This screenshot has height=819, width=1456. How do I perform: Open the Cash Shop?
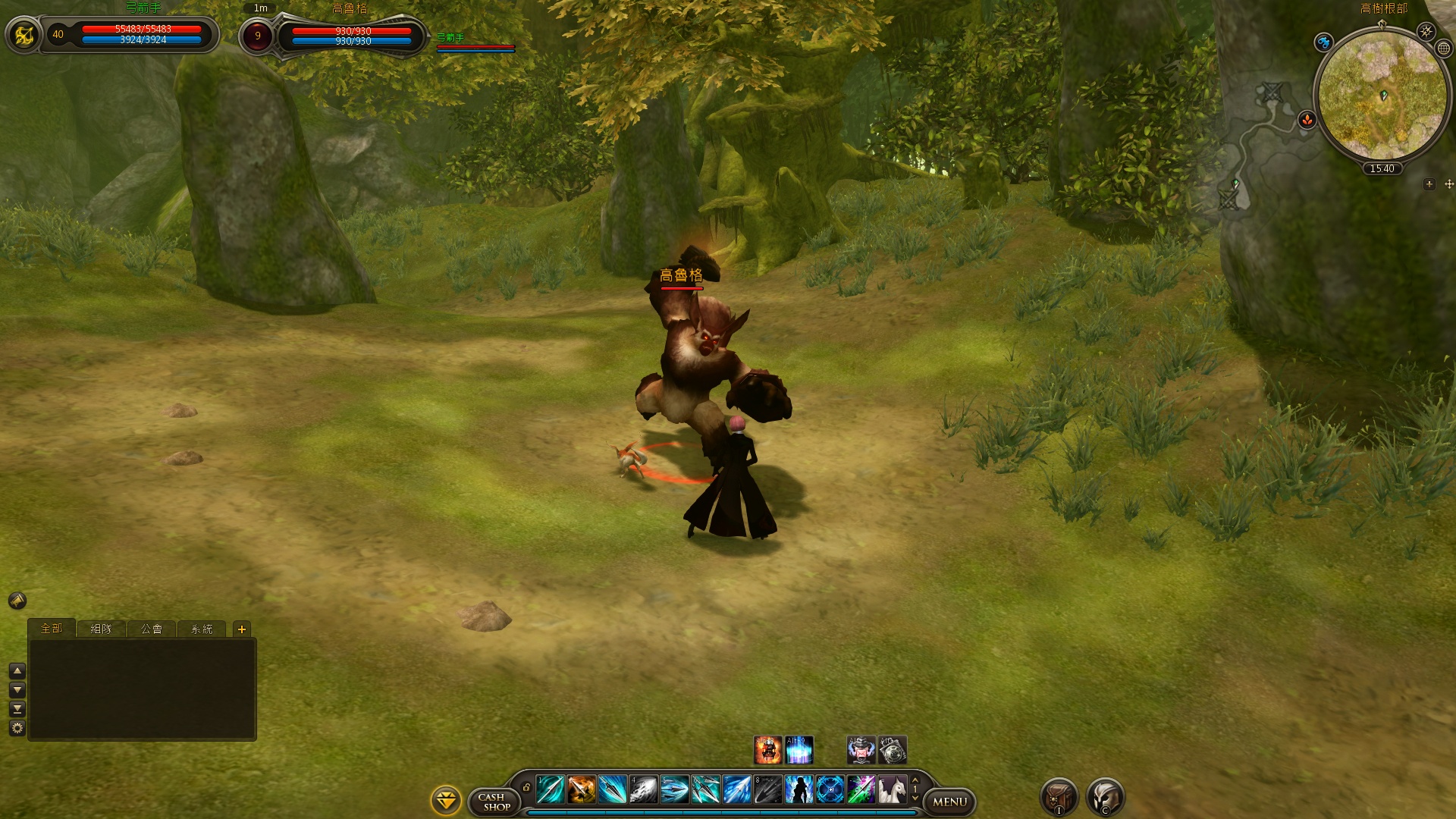point(496,802)
